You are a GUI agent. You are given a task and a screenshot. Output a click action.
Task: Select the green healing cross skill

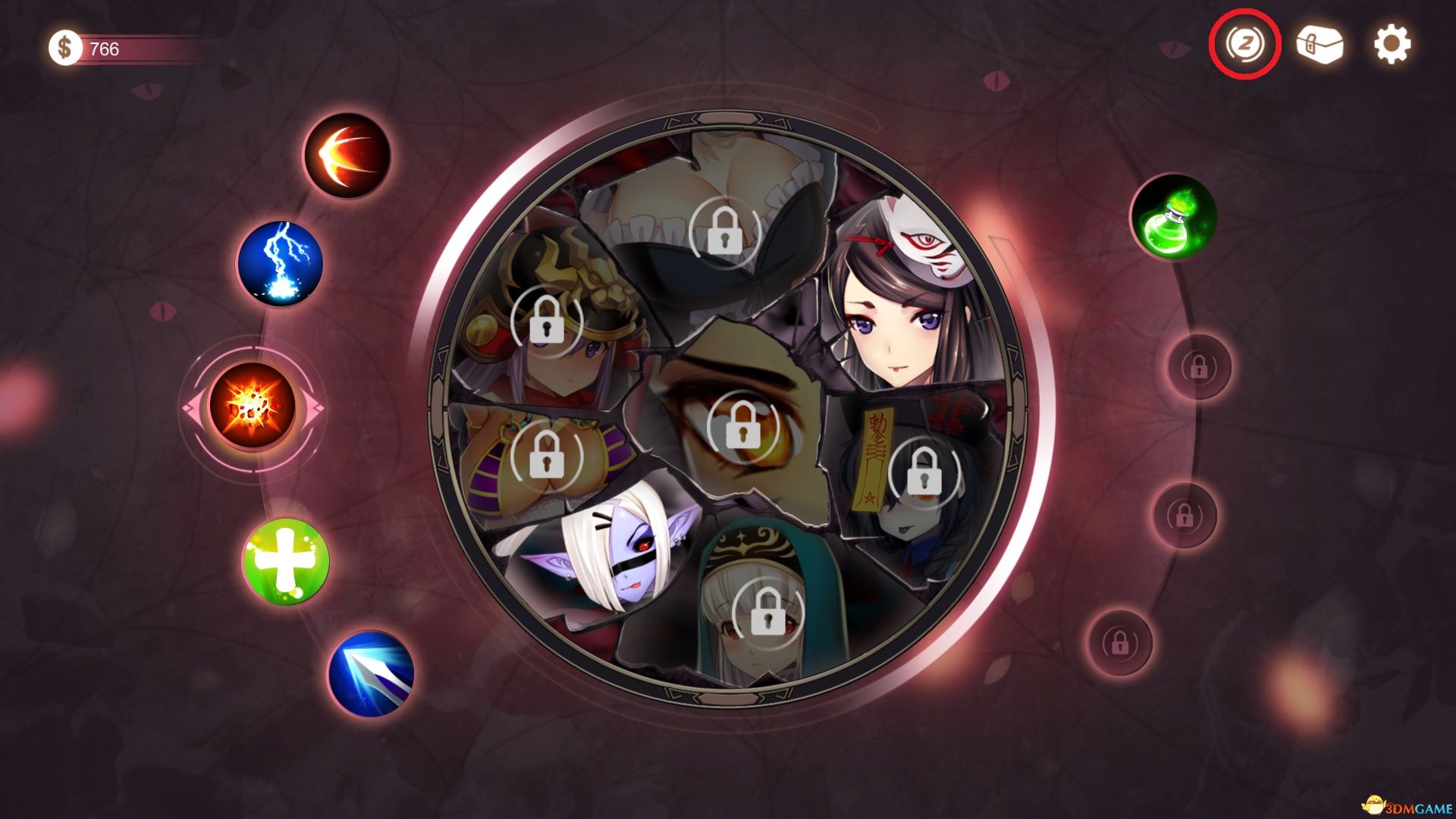pos(284,561)
